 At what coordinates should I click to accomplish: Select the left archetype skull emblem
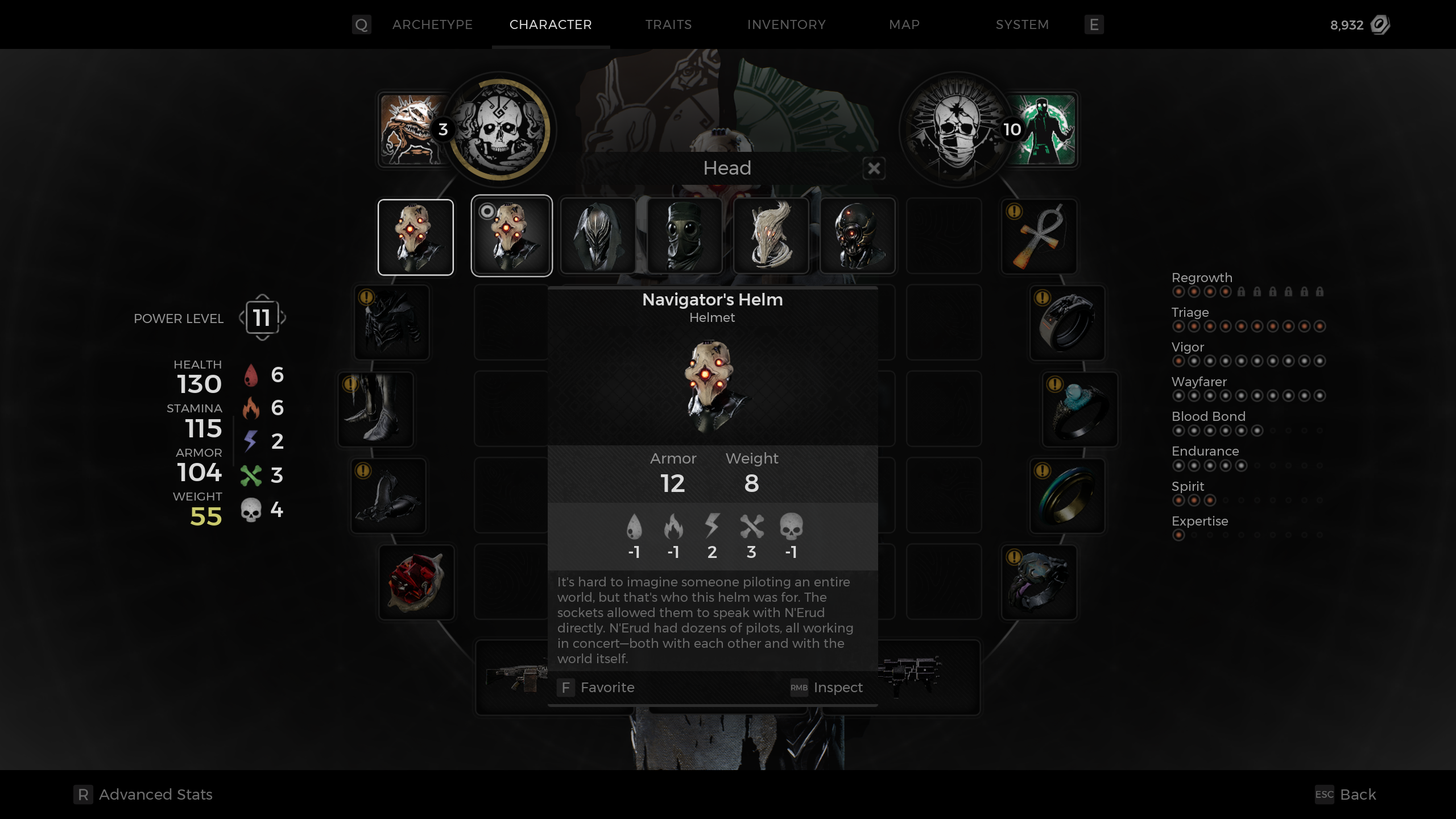point(501,130)
